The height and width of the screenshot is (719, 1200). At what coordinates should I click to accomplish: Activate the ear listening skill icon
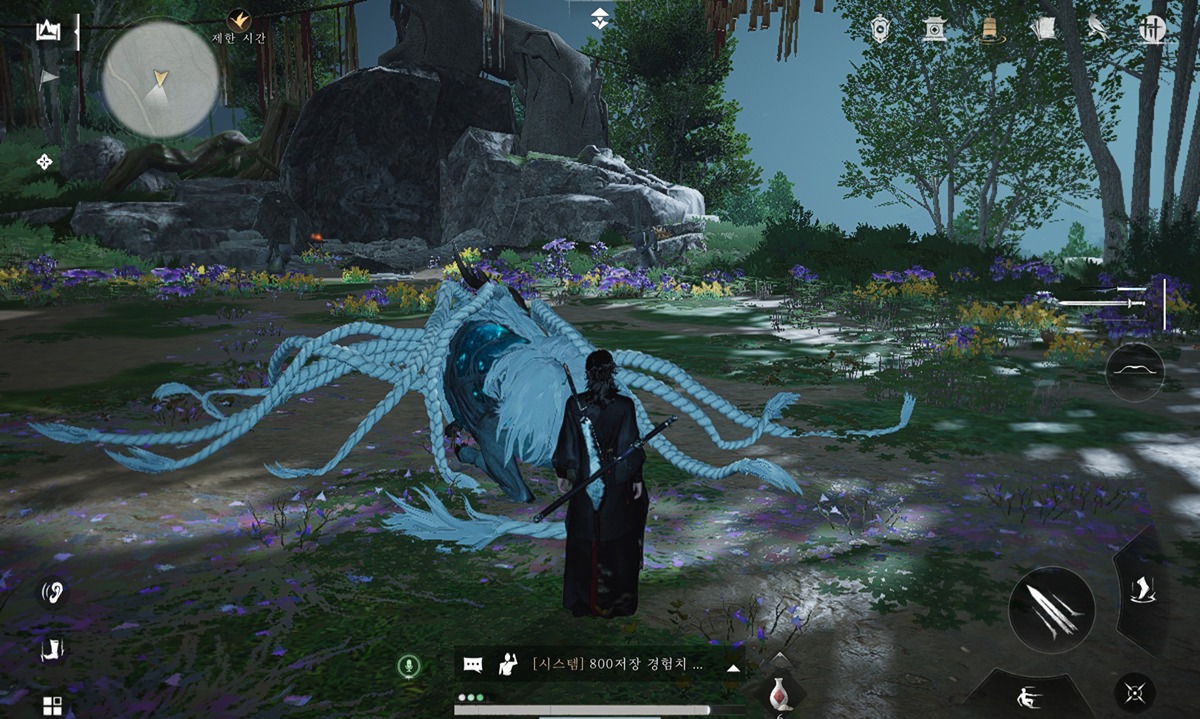(x=51, y=592)
